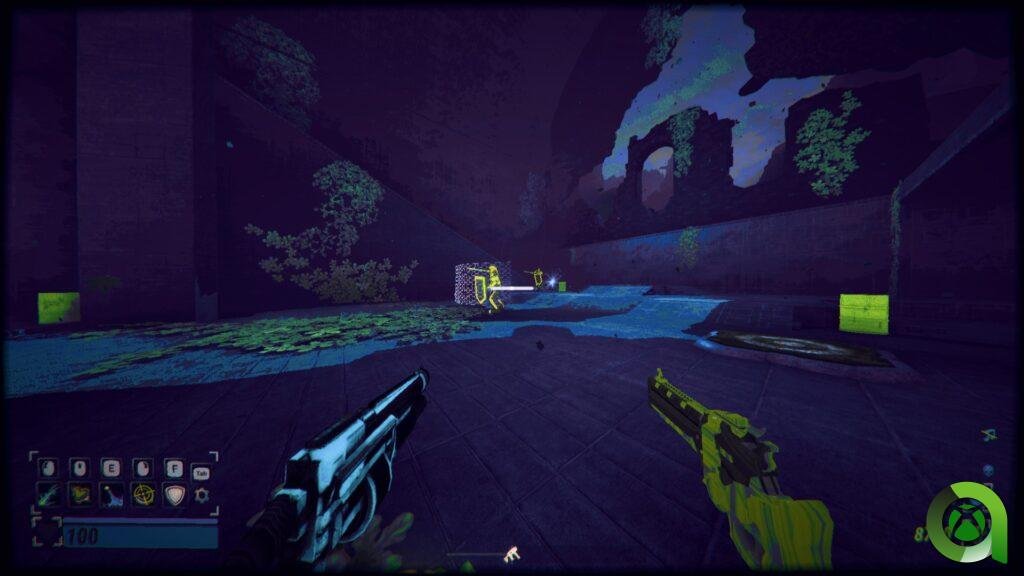This screenshot has height=576, width=1024.
Task: Activate the yellow crosshair target ability
Action: 144,494
